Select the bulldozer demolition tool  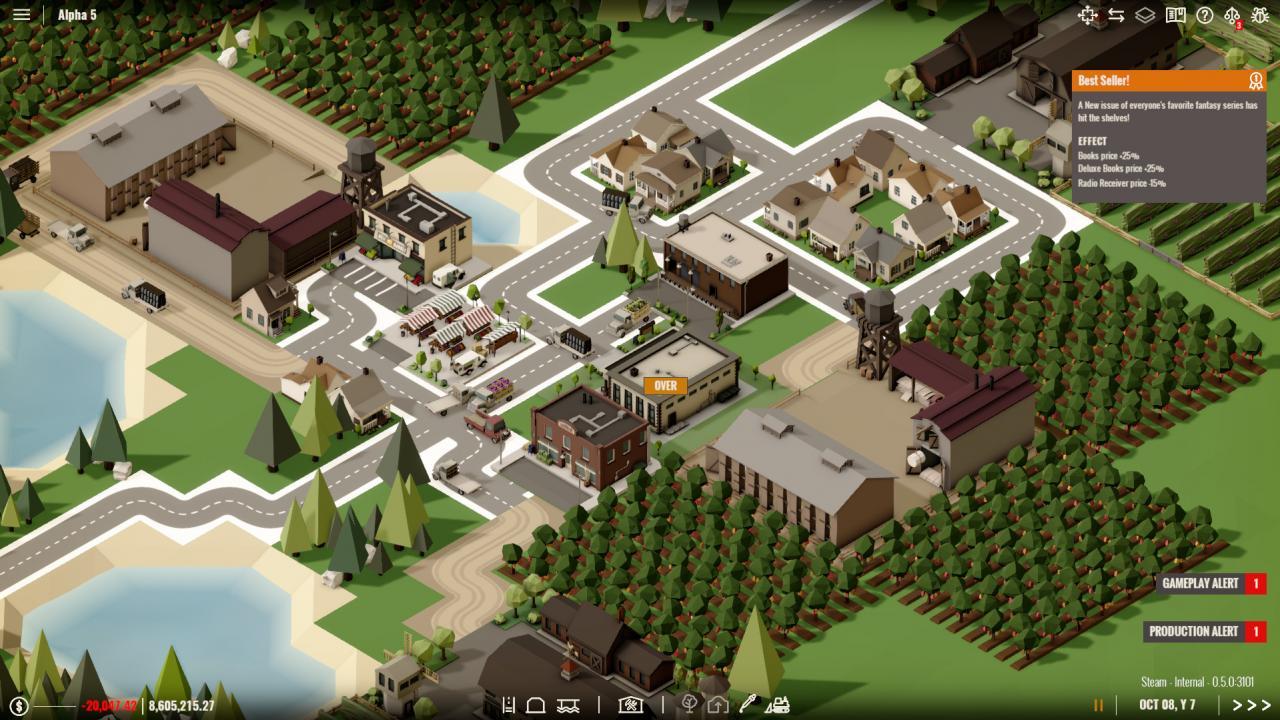pyautogui.click(x=780, y=704)
